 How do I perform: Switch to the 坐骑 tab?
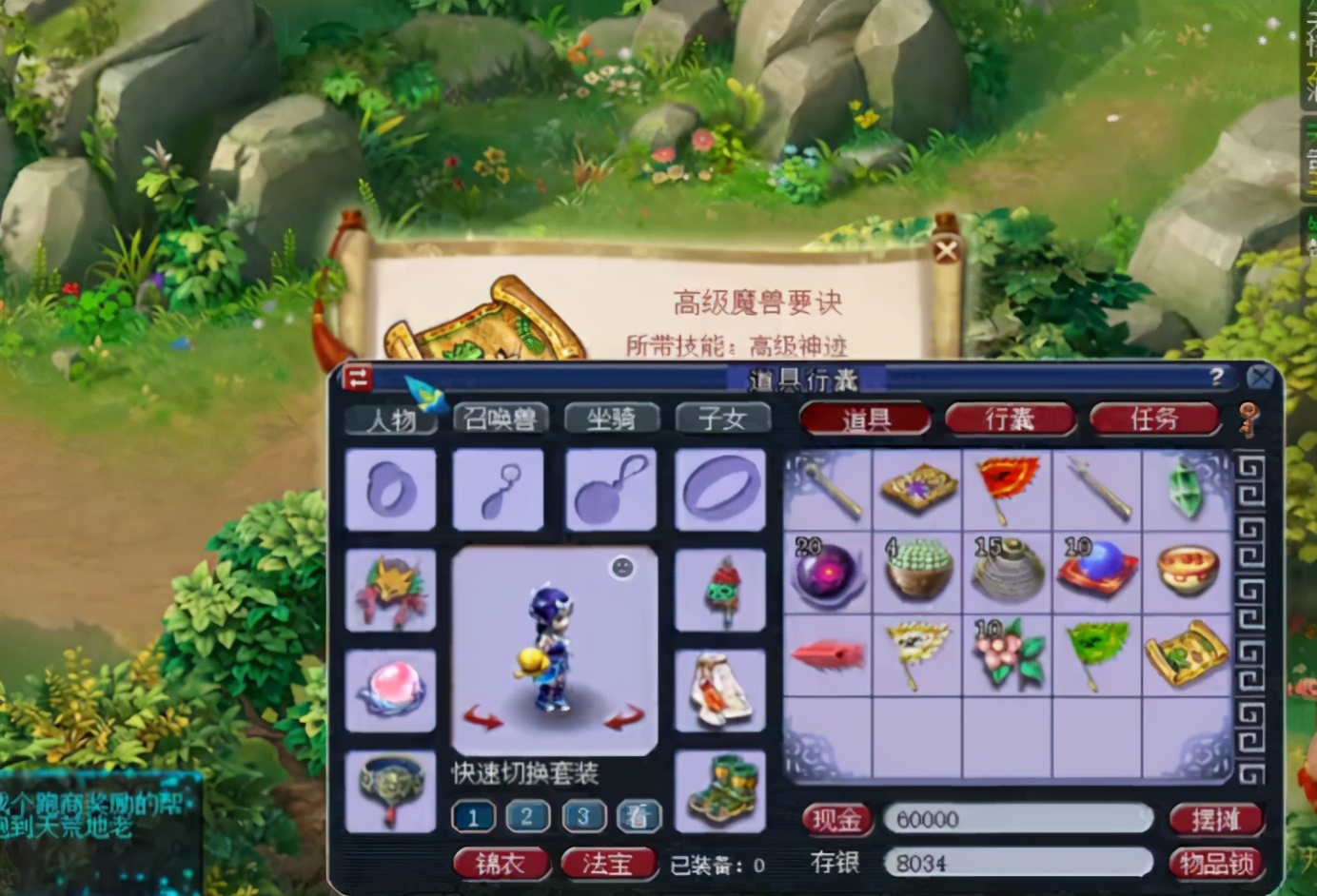tap(612, 417)
